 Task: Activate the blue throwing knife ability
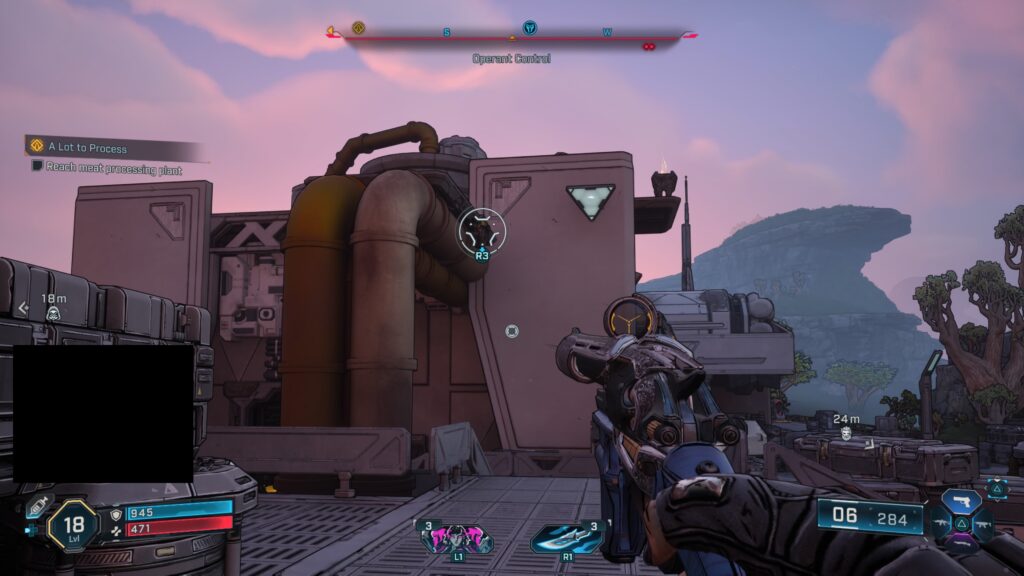point(565,539)
